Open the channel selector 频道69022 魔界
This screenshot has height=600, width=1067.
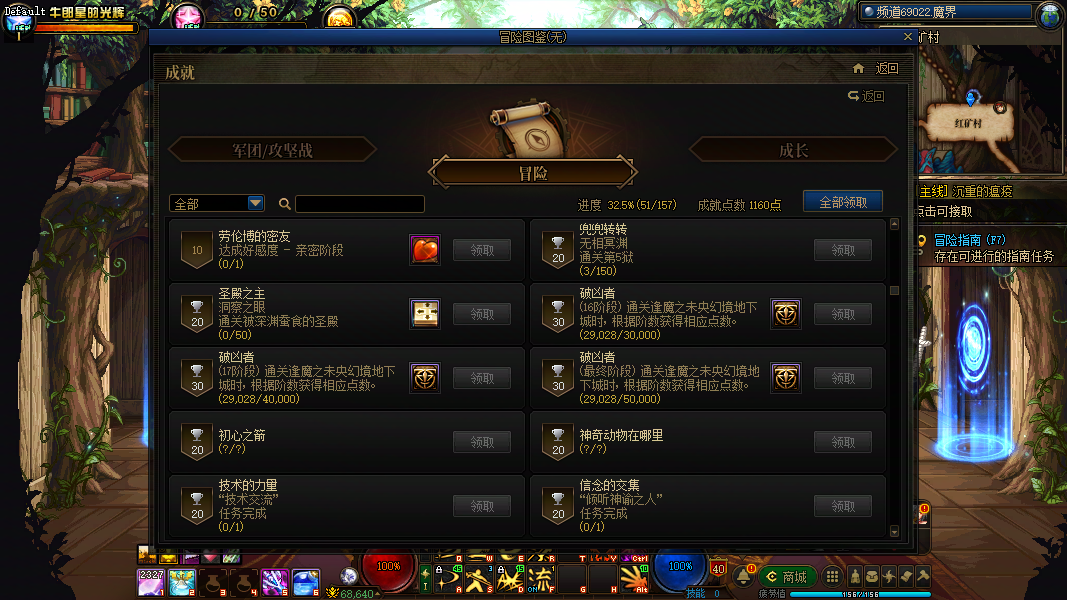945,12
